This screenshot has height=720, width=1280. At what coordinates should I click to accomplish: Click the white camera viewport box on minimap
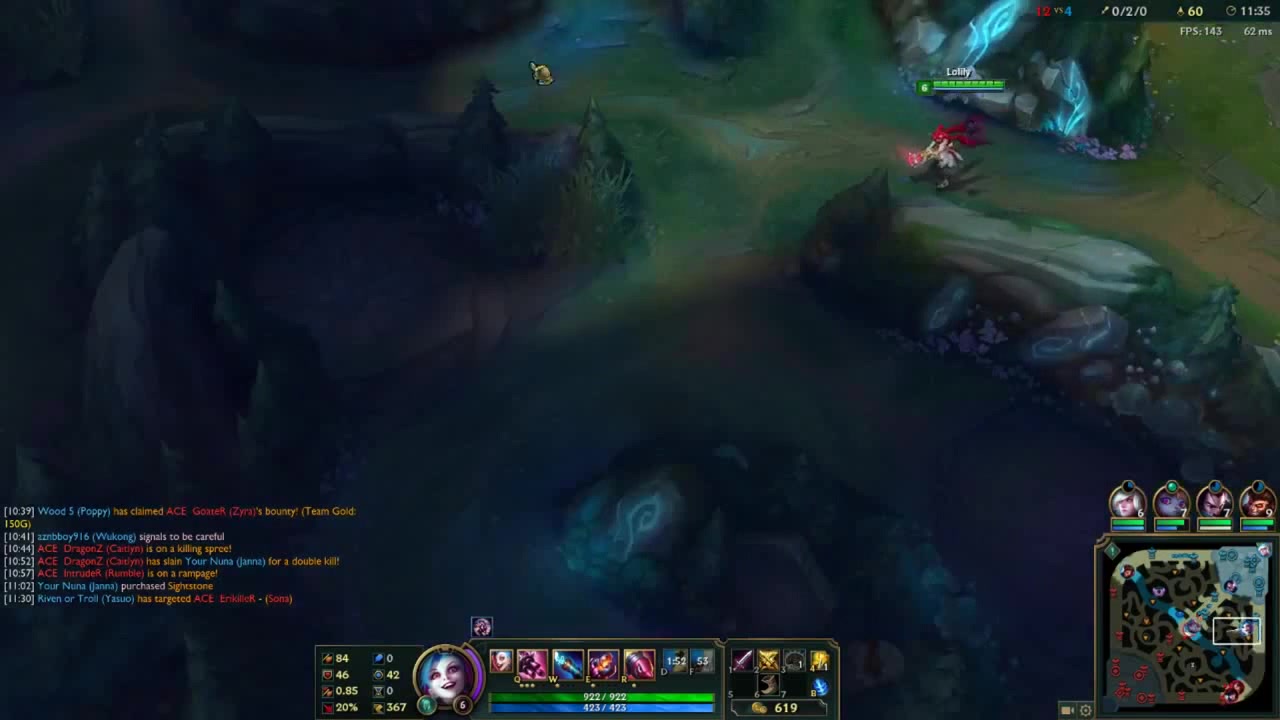point(1237,630)
